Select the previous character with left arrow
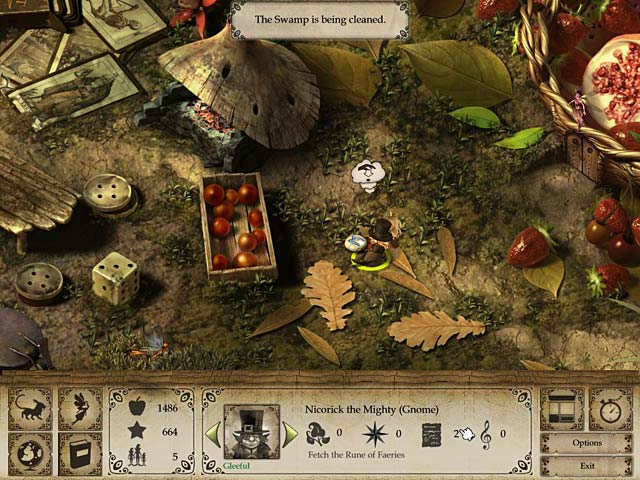 click(212, 434)
